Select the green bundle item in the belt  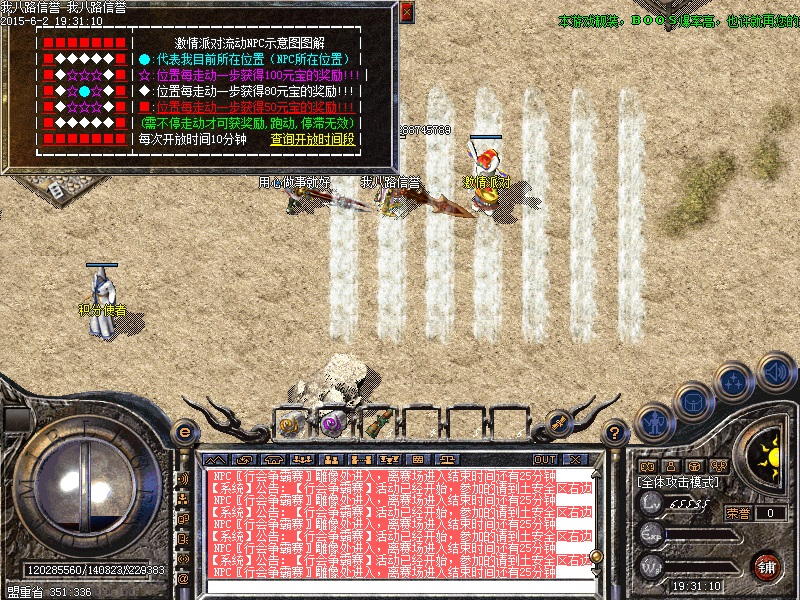(377, 422)
